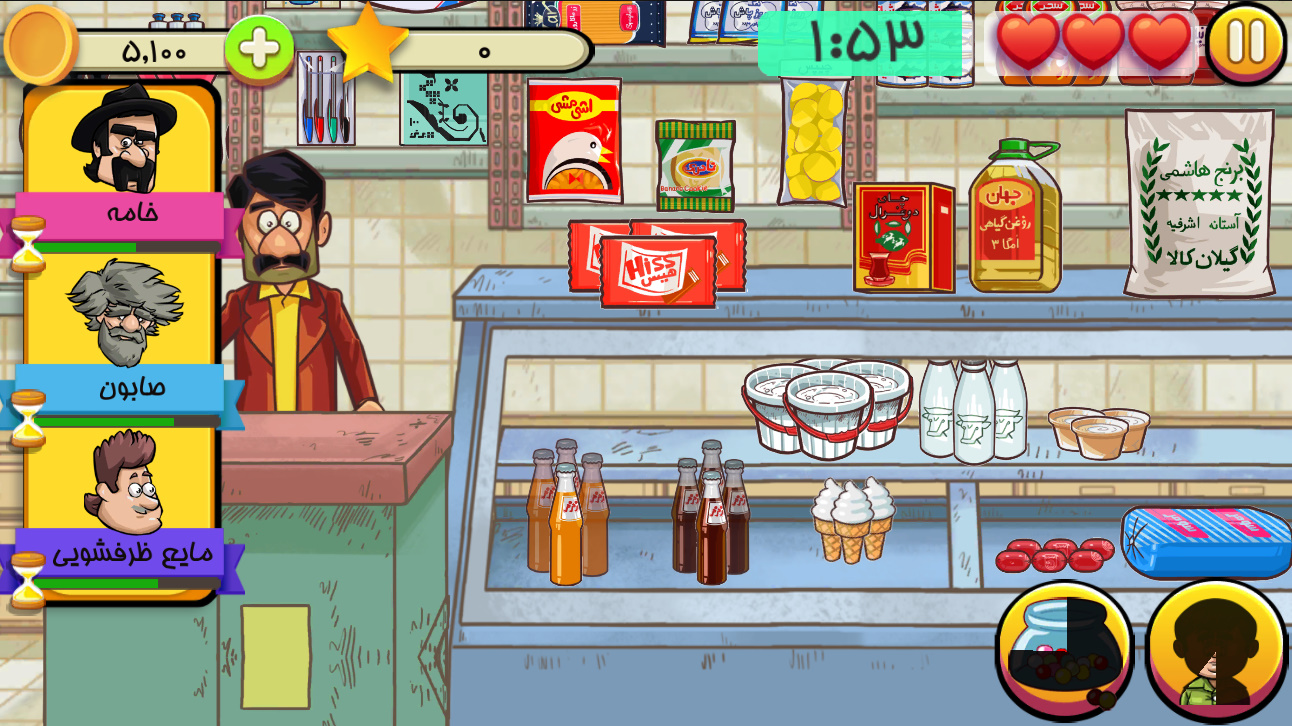Activate the candy jar power-up
The height and width of the screenshot is (726, 1292).
tap(1064, 650)
